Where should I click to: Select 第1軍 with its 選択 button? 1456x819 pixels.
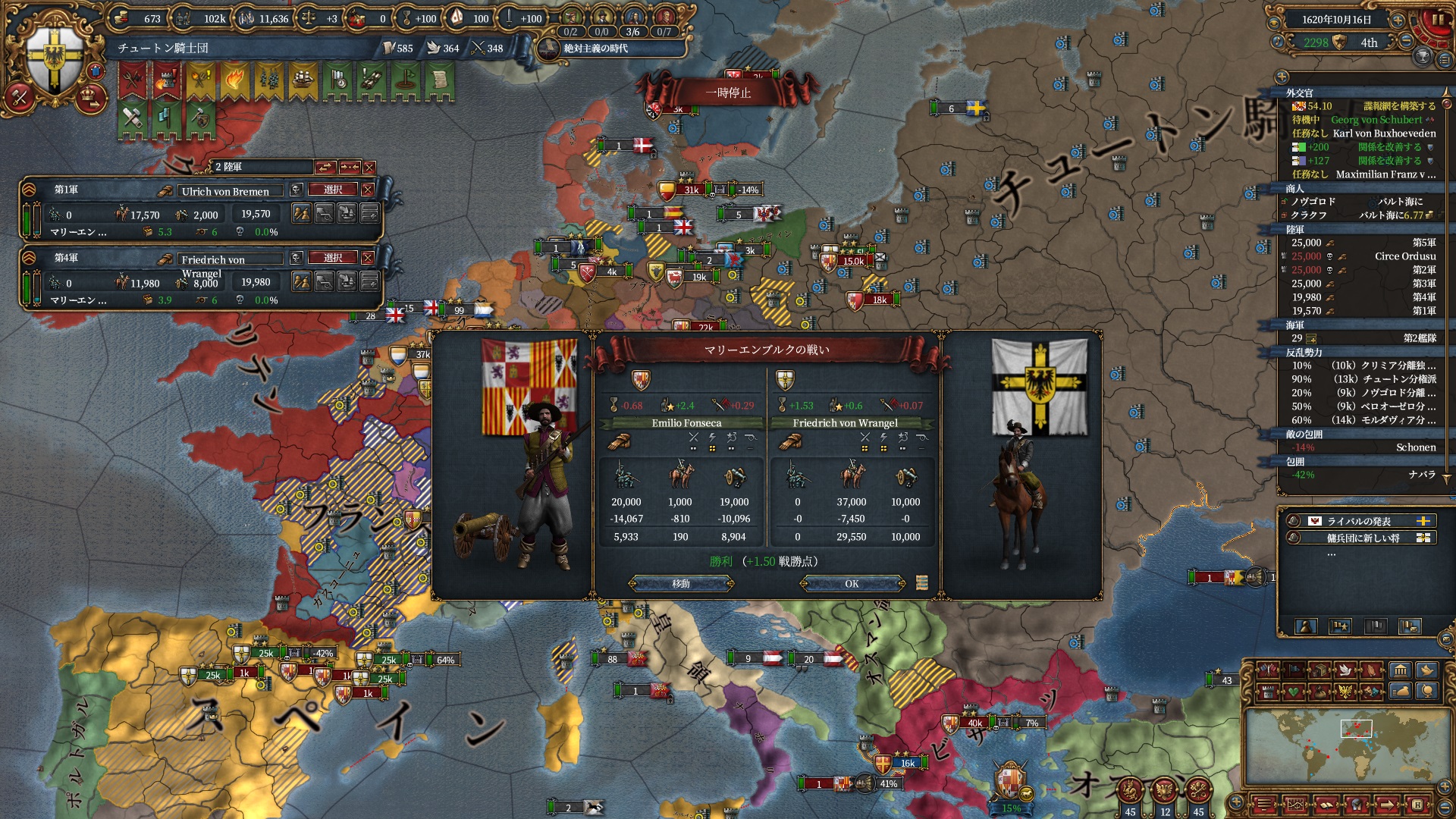(x=333, y=190)
